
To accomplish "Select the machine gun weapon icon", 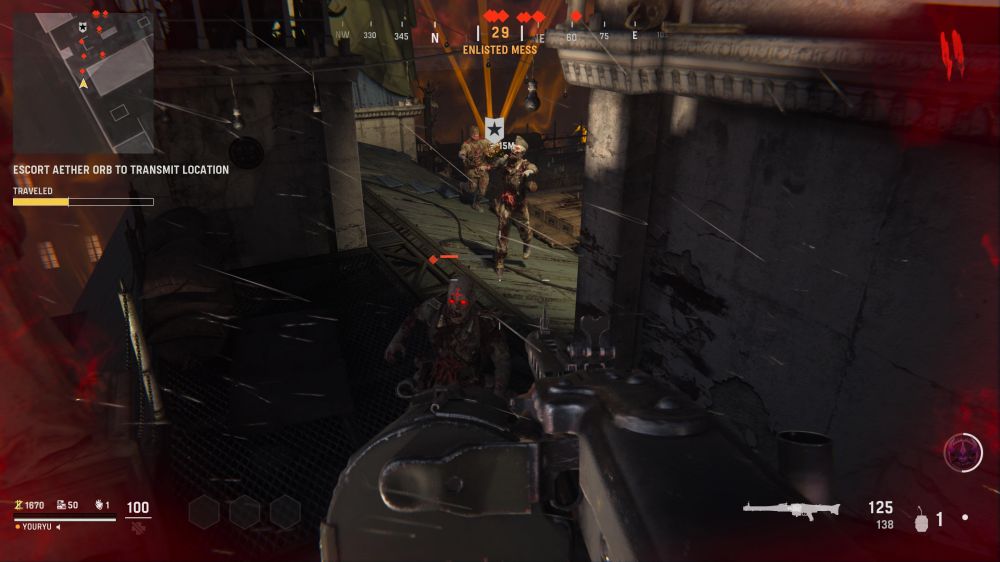I will pyautogui.click(x=791, y=510).
